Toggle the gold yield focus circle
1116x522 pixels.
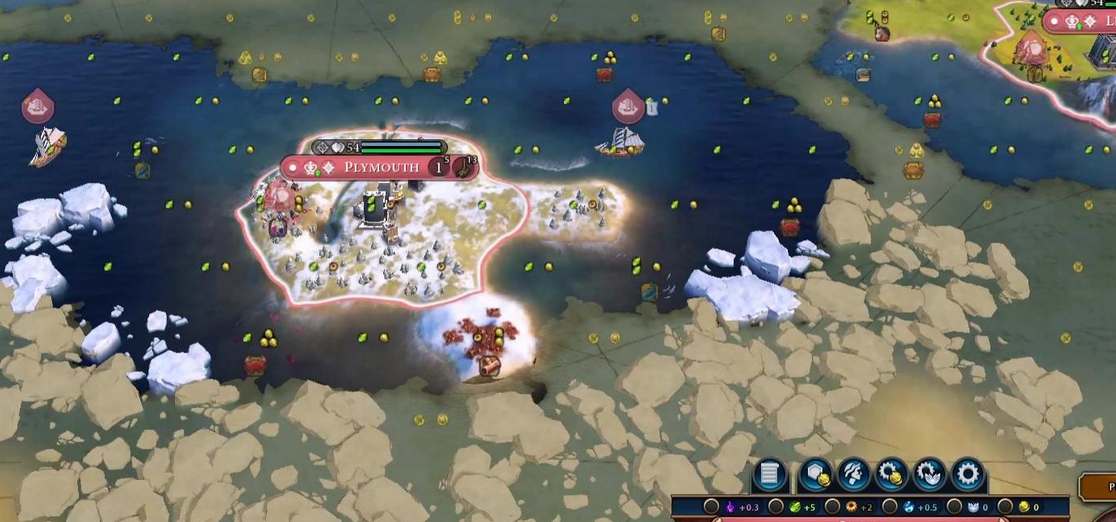(x=1005, y=507)
